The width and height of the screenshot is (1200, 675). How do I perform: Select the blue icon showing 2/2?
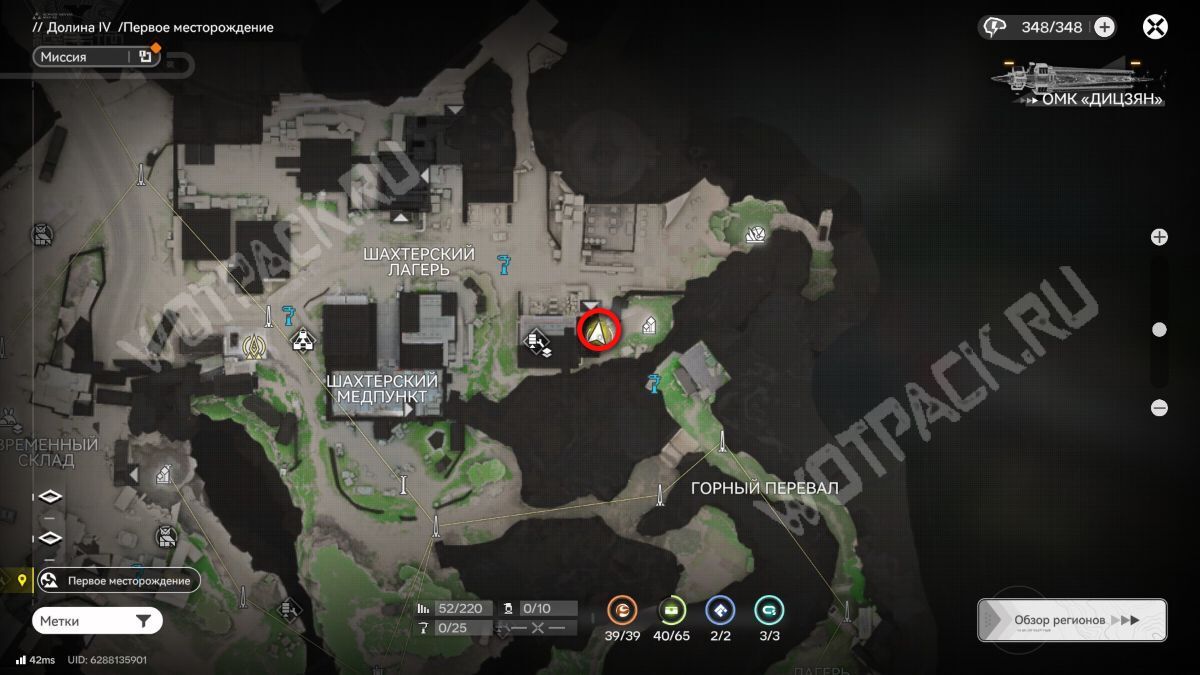click(x=720, y=609)
